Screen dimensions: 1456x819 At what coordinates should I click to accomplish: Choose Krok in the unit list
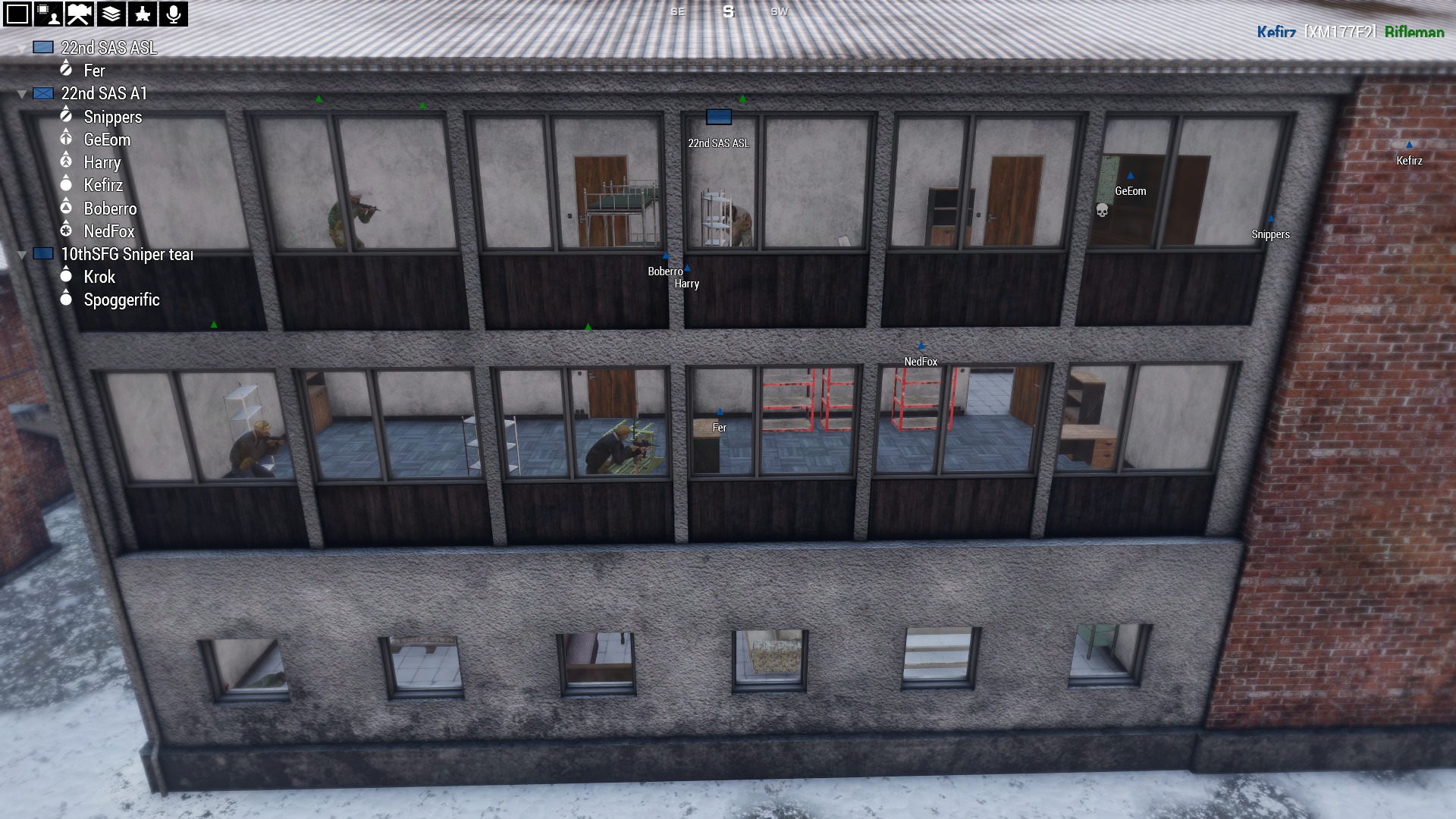click(99, 277)
